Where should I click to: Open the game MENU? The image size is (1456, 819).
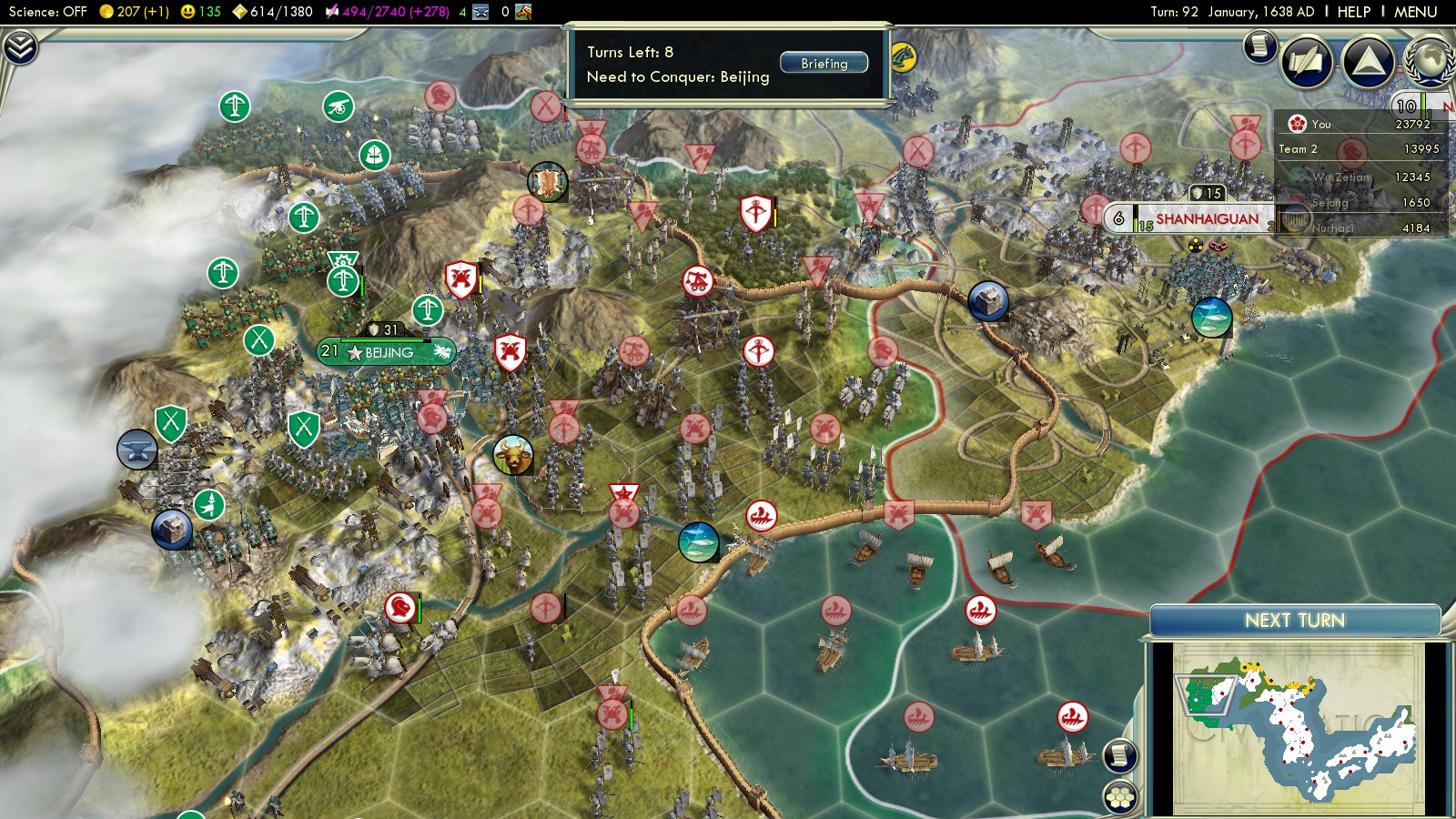click(x=1415, y=12)
